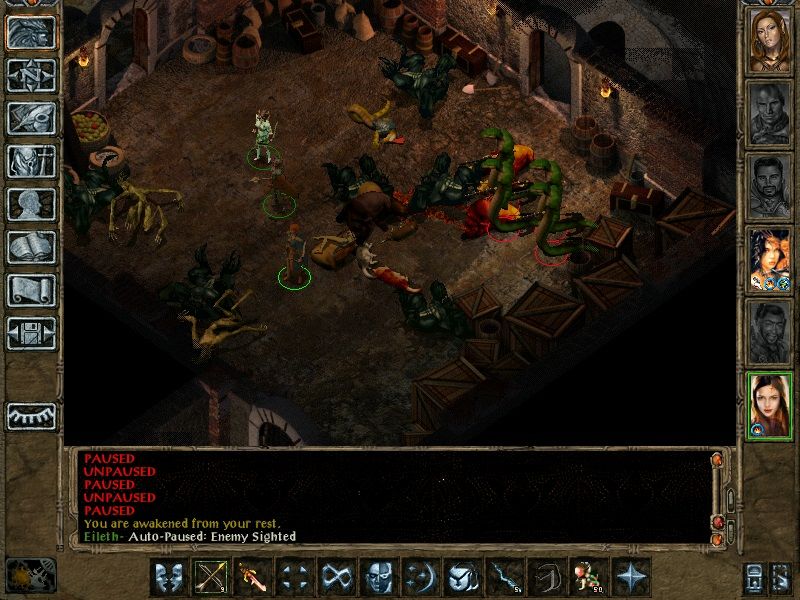Choose the flaming sword weapon slot
The height and width of the screenshot is (600, 800).
[x=252, y=577]
